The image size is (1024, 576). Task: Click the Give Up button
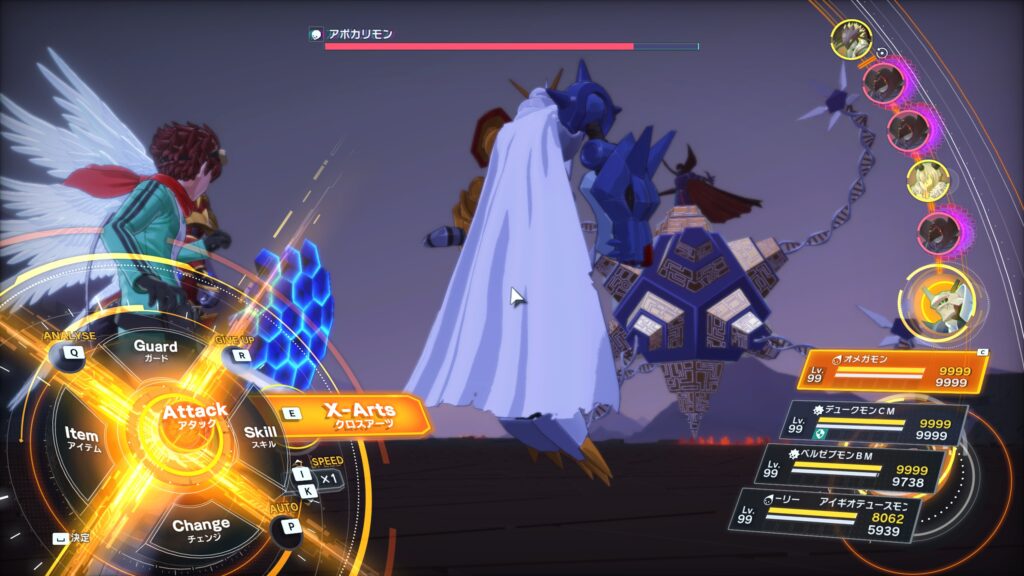tap(240, 353)
